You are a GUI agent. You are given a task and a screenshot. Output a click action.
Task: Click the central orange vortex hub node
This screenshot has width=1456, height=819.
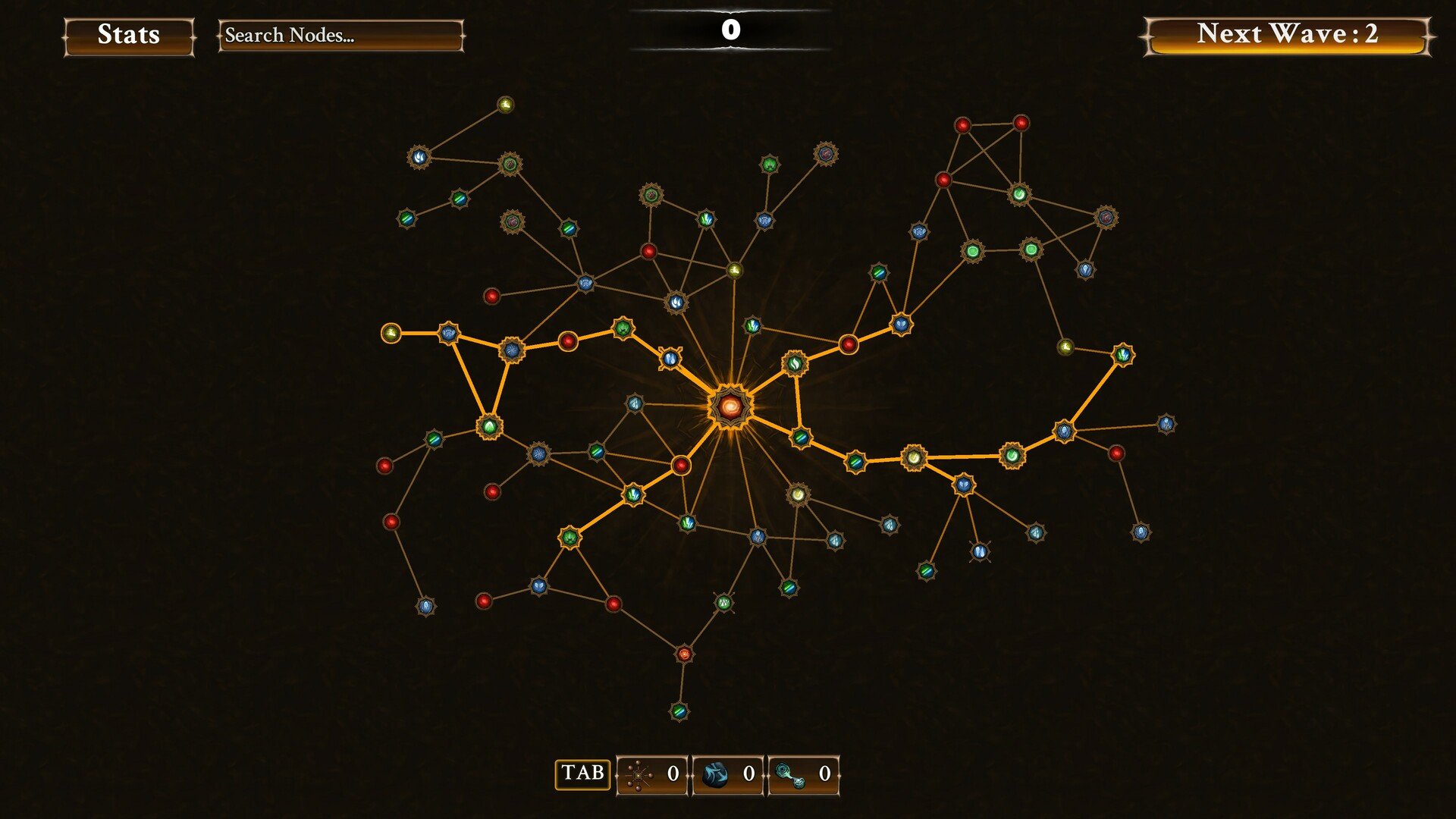(x=730, y=405)
